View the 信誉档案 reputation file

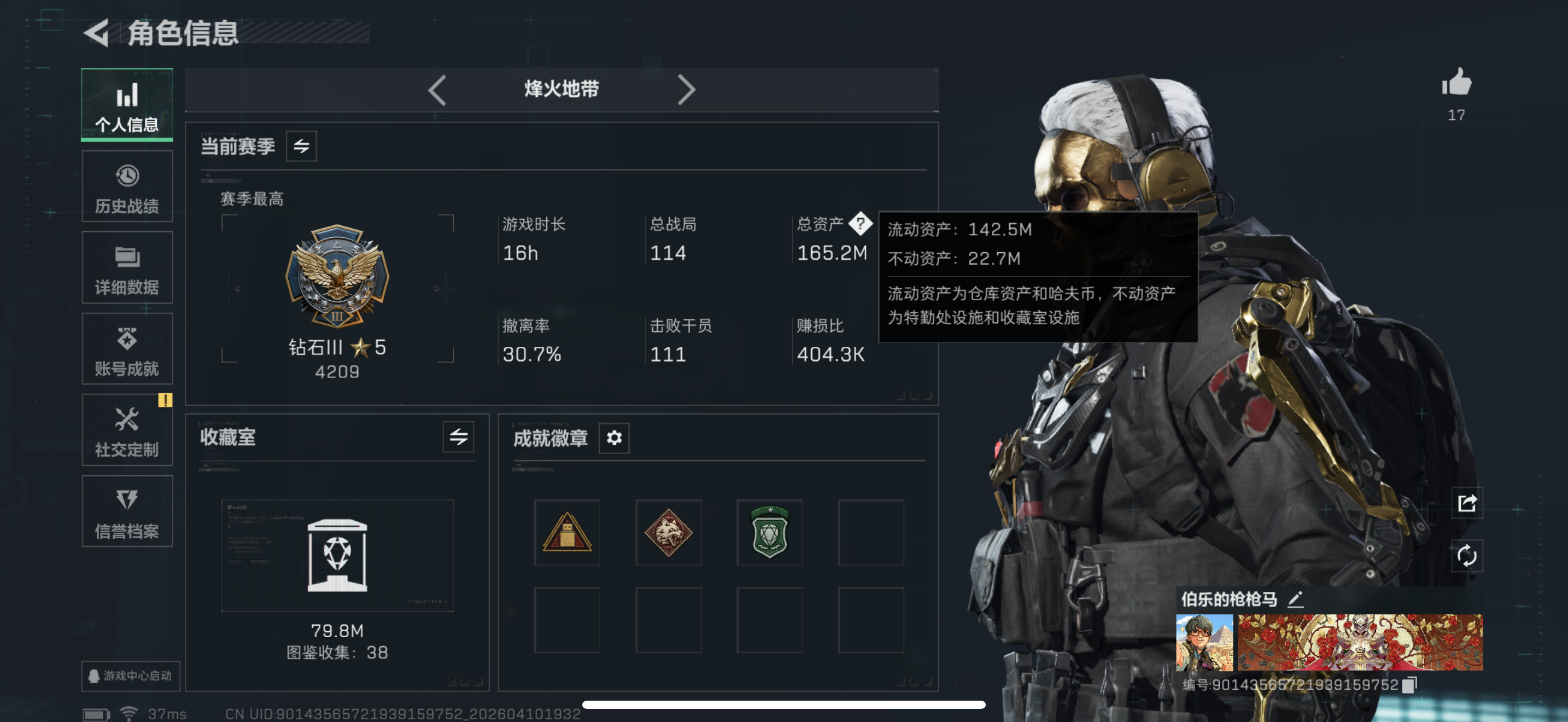click(127, 512)
